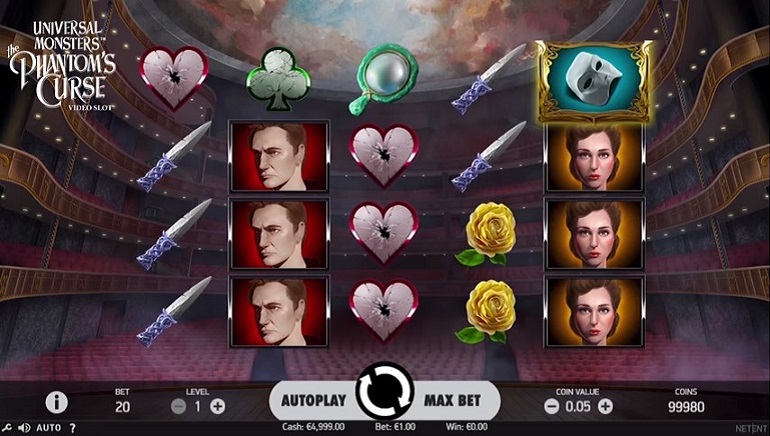The width and height of the screenshot is (770, 436).
Task: Raise the Coin Value
Action: click(x=605, y=406)
